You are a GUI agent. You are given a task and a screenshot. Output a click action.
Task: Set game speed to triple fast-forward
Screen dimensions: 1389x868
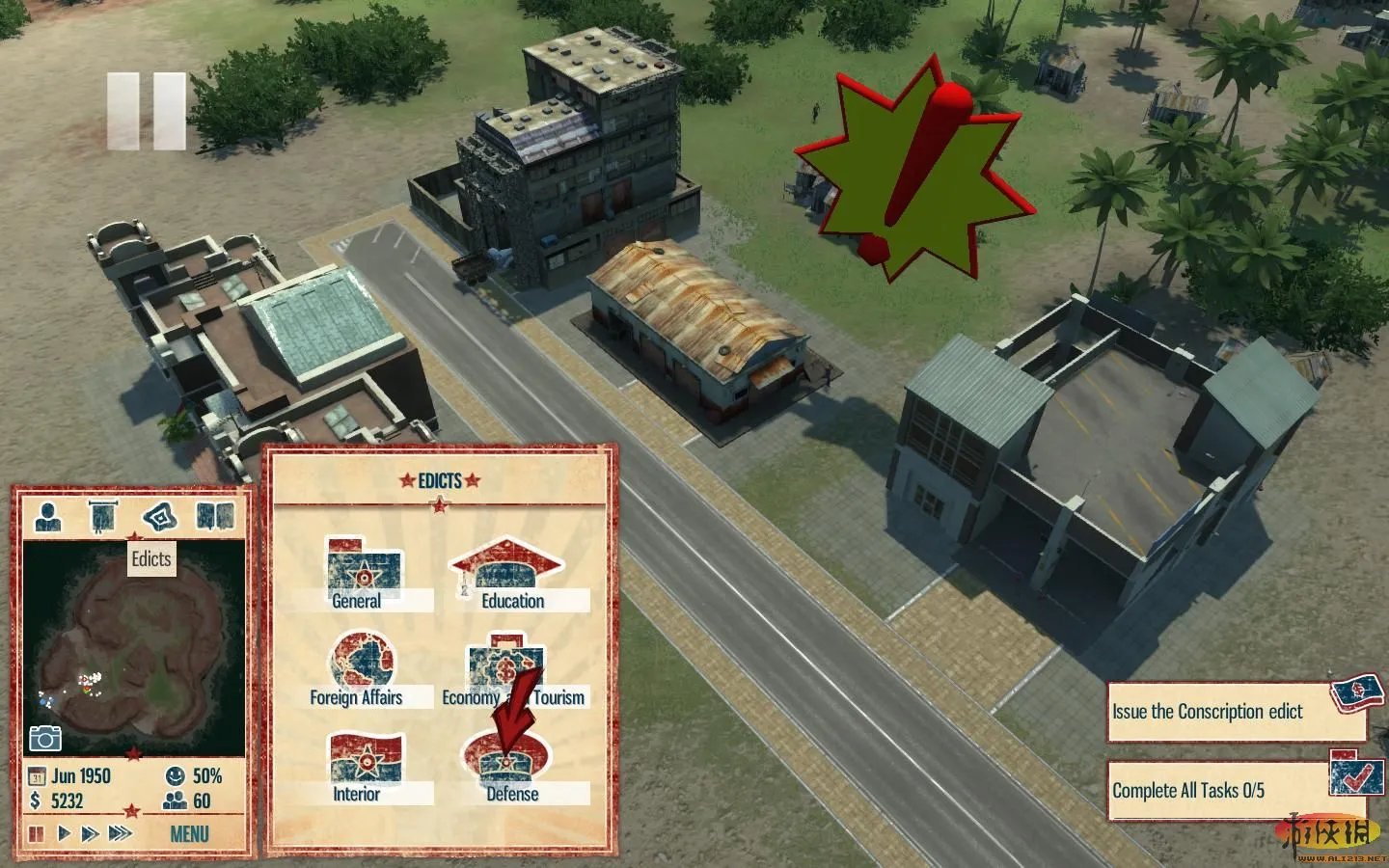coord(120,833)
